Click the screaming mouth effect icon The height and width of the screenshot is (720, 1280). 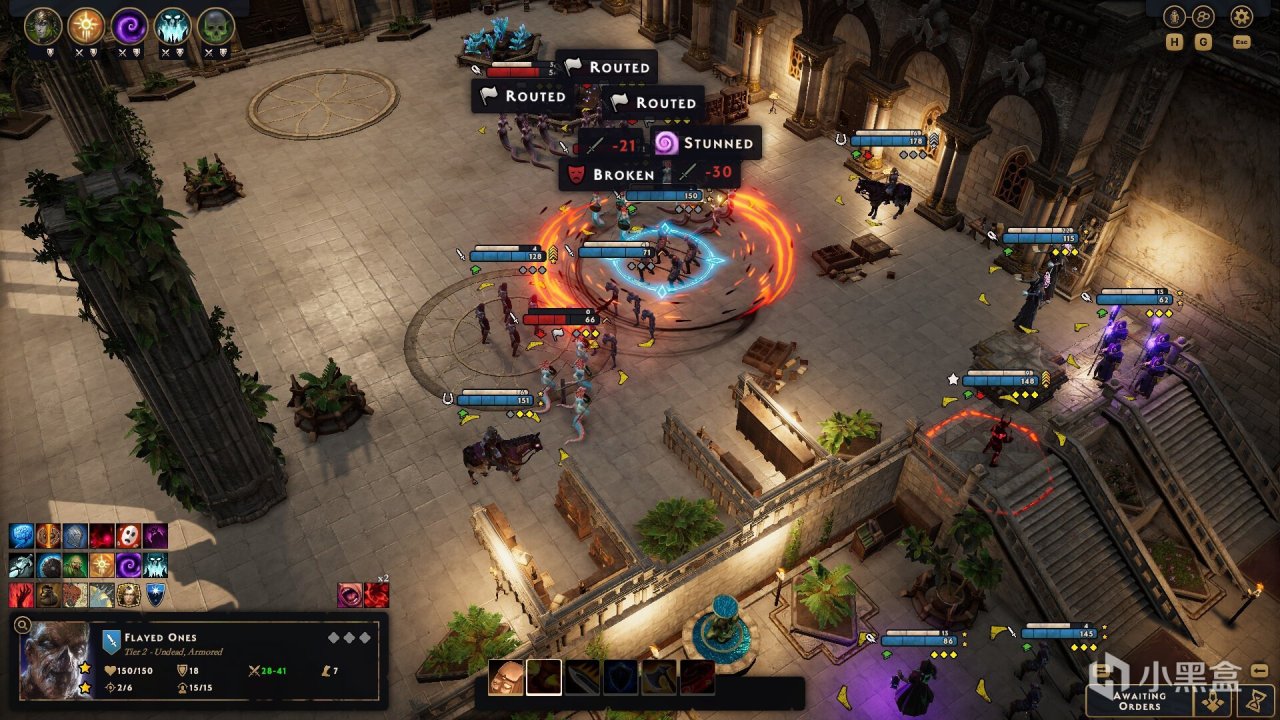point(349,595)
